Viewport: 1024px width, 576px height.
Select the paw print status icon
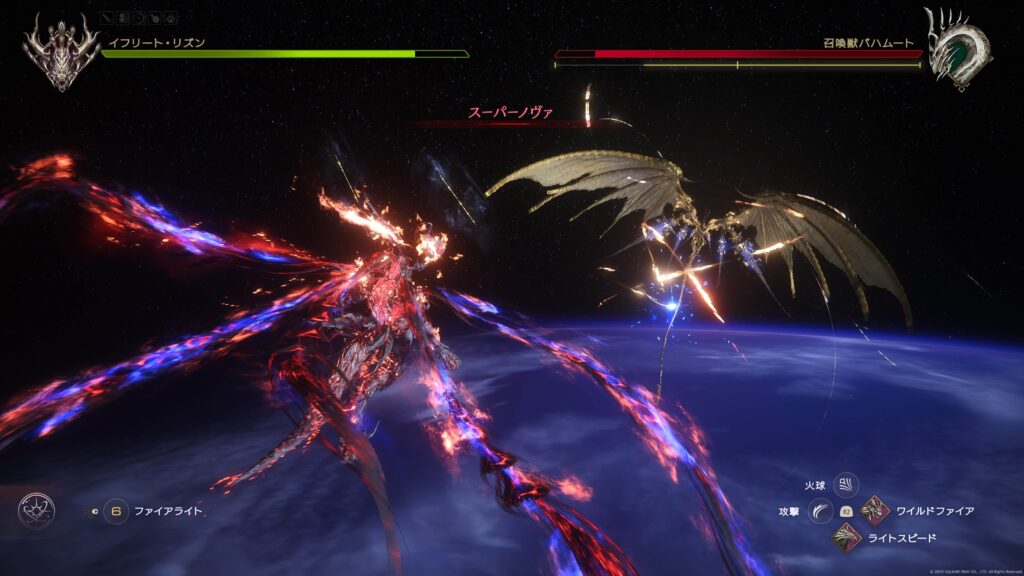(x=173, y=18)
